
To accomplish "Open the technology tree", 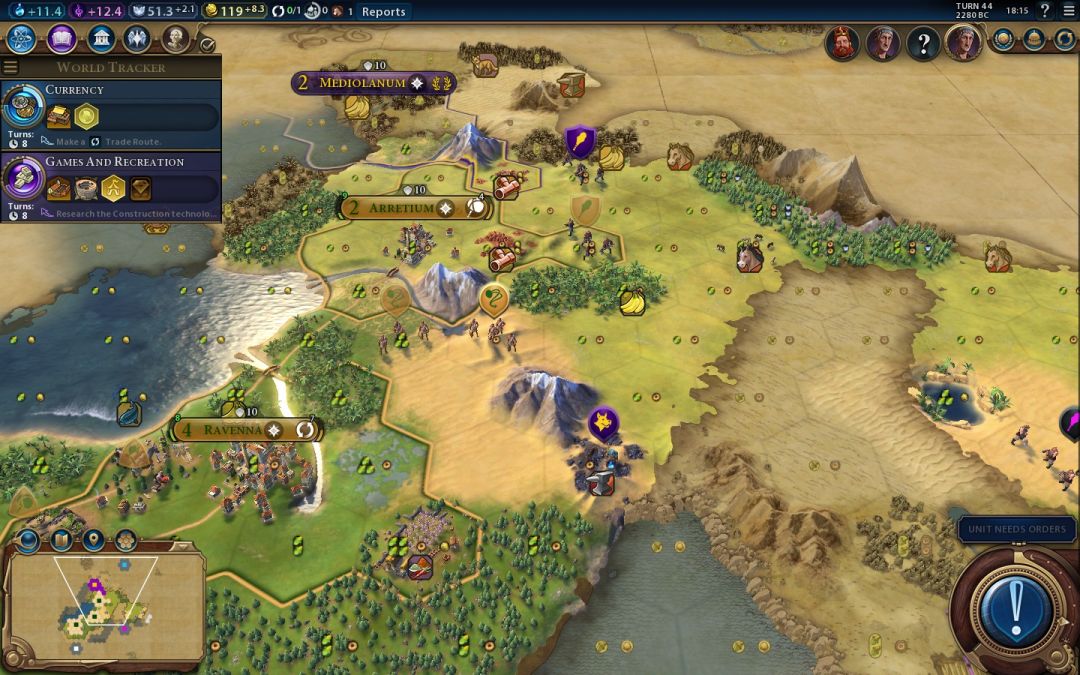I will pos(22,39).
